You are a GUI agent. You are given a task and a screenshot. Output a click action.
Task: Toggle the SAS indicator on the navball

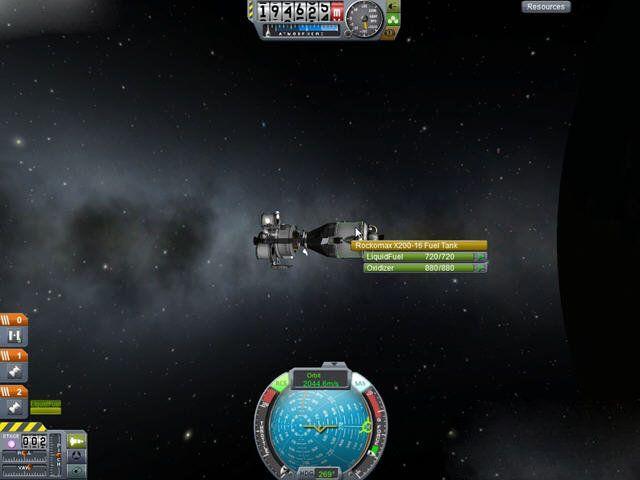coord(359,383)
